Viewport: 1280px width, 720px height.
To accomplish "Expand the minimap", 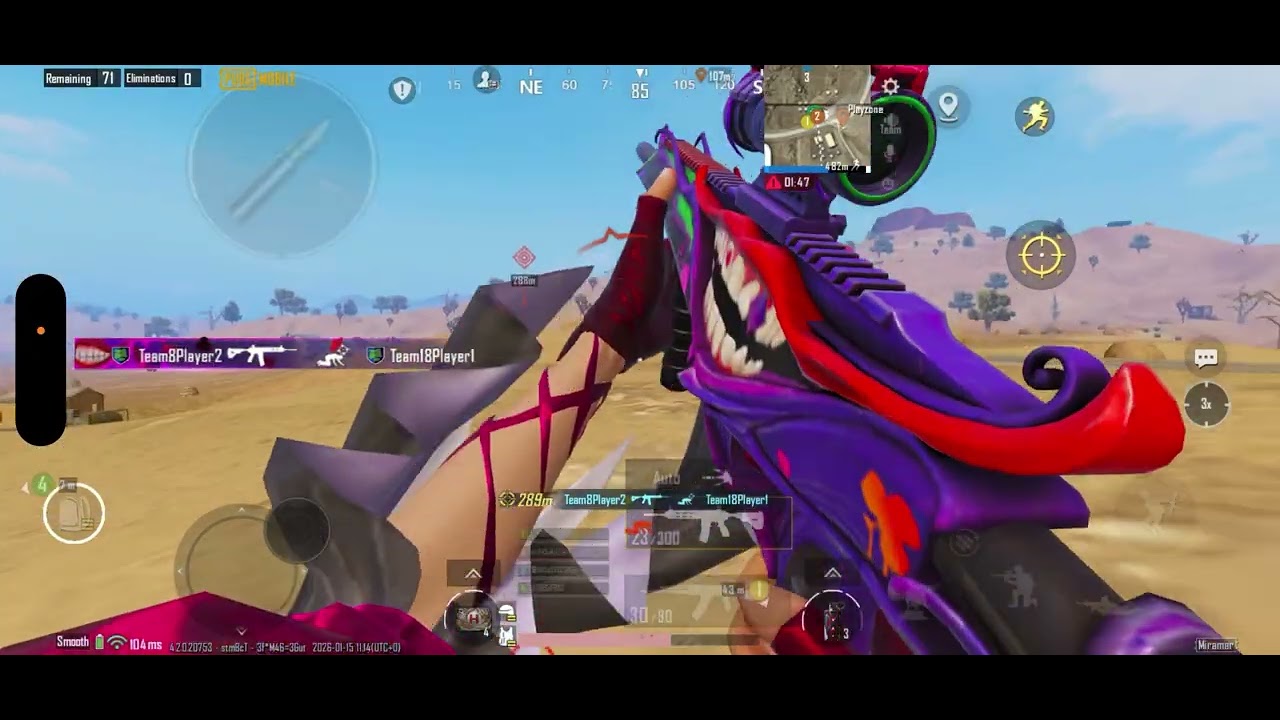I will [816, 118].
